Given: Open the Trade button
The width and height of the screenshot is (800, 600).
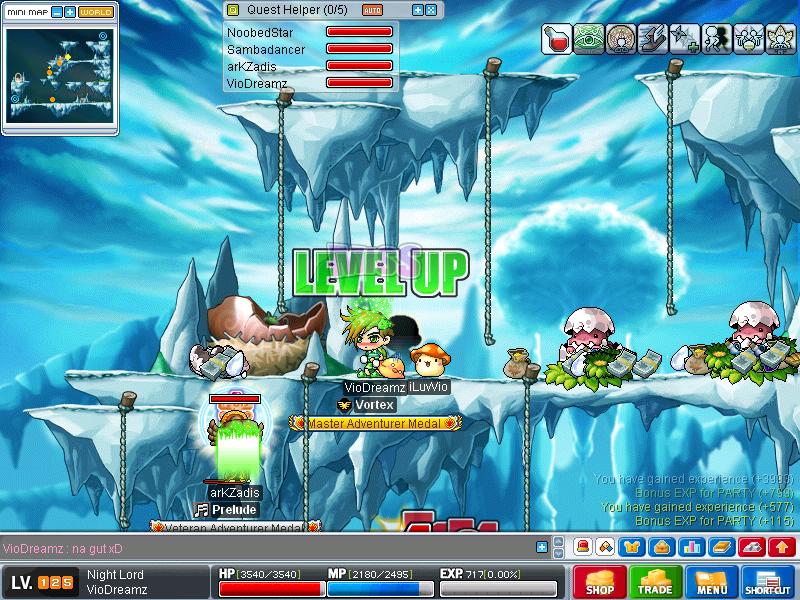Looking at the screenshot, I should point(656,582).
